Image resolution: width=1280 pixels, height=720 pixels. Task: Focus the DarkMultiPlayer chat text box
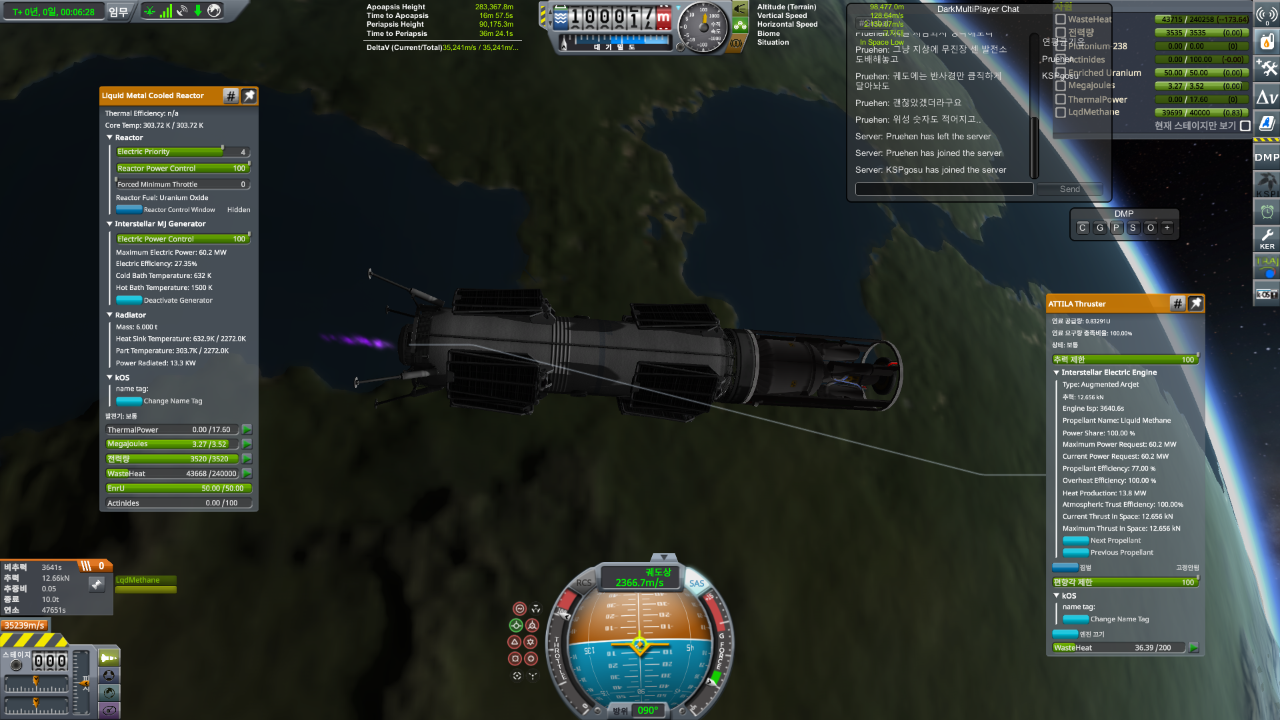click(944, 189)
